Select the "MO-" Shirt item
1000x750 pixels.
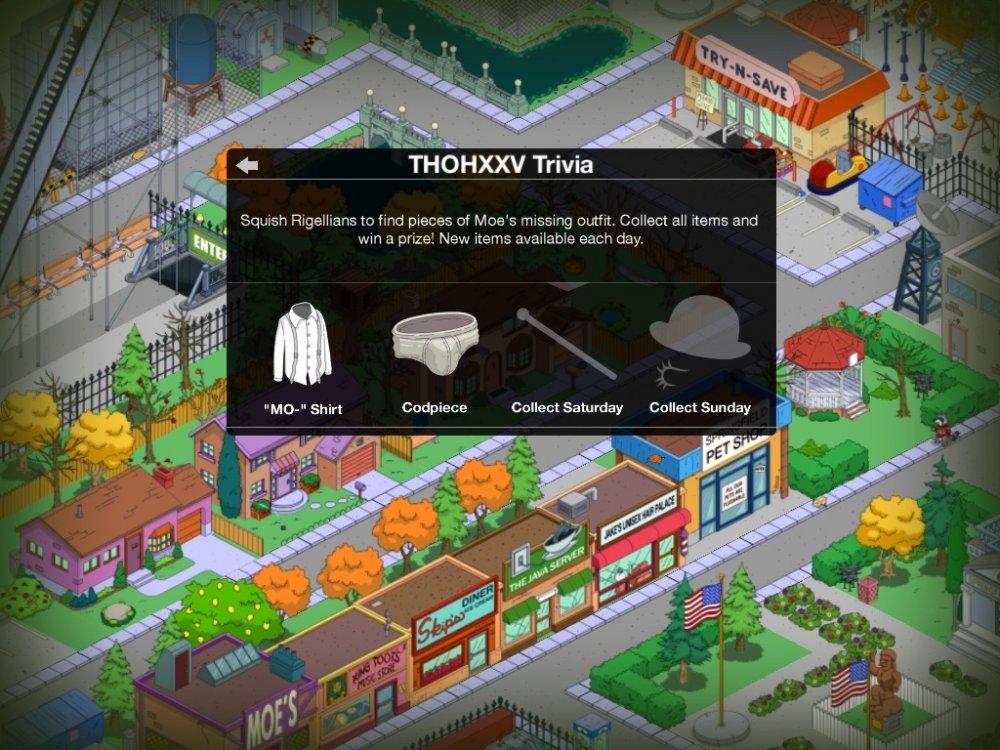[302, 346]
